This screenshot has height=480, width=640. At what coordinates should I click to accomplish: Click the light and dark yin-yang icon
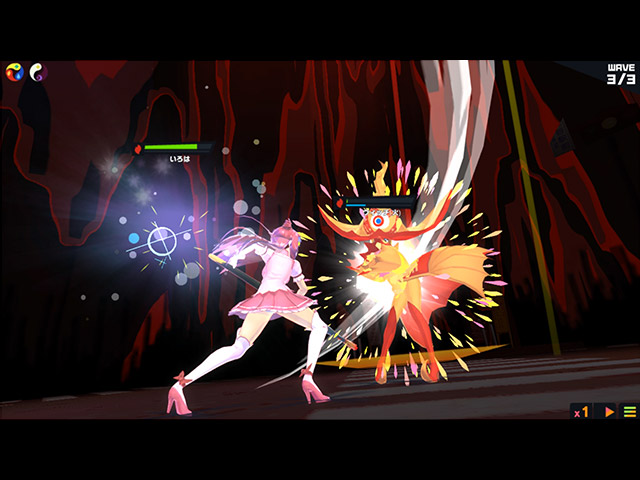coord(38,72)
